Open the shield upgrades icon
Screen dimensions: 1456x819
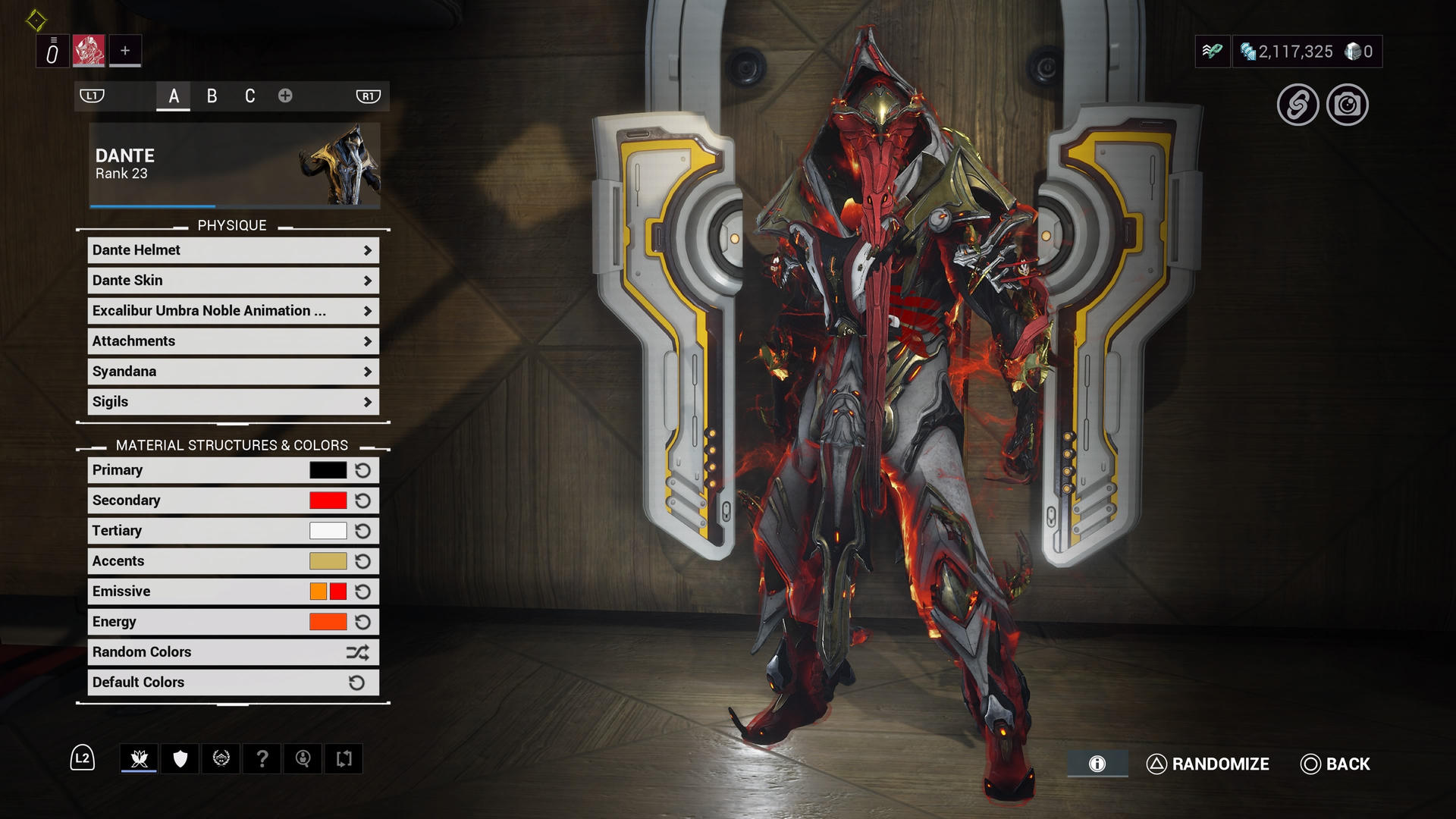point(179,758)
